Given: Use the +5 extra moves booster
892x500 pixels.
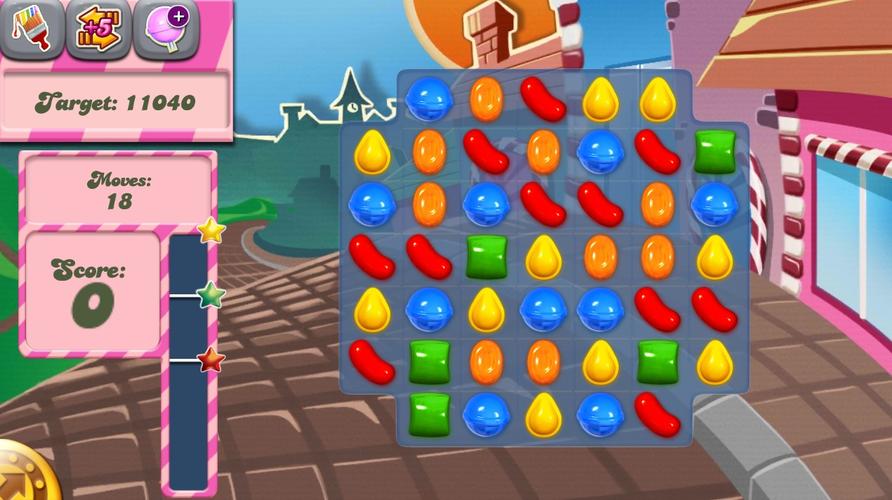Looking at the screenshot, I should tap(98, 28).
